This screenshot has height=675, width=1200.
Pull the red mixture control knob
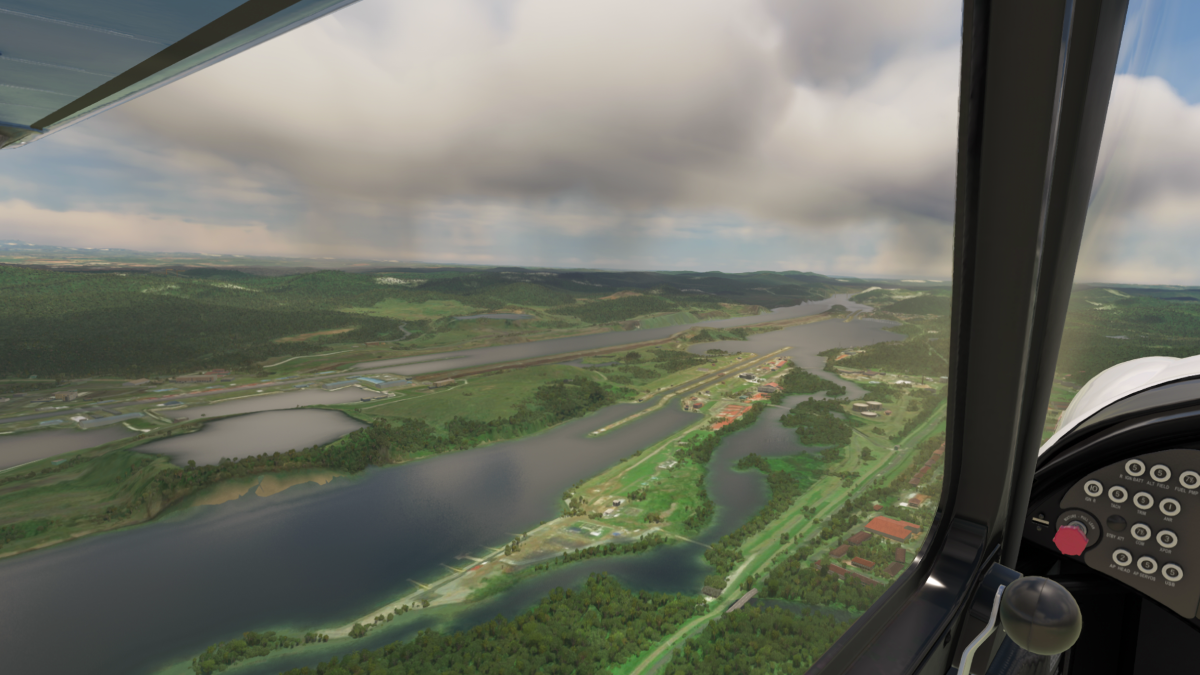(x=1070, y=541)
